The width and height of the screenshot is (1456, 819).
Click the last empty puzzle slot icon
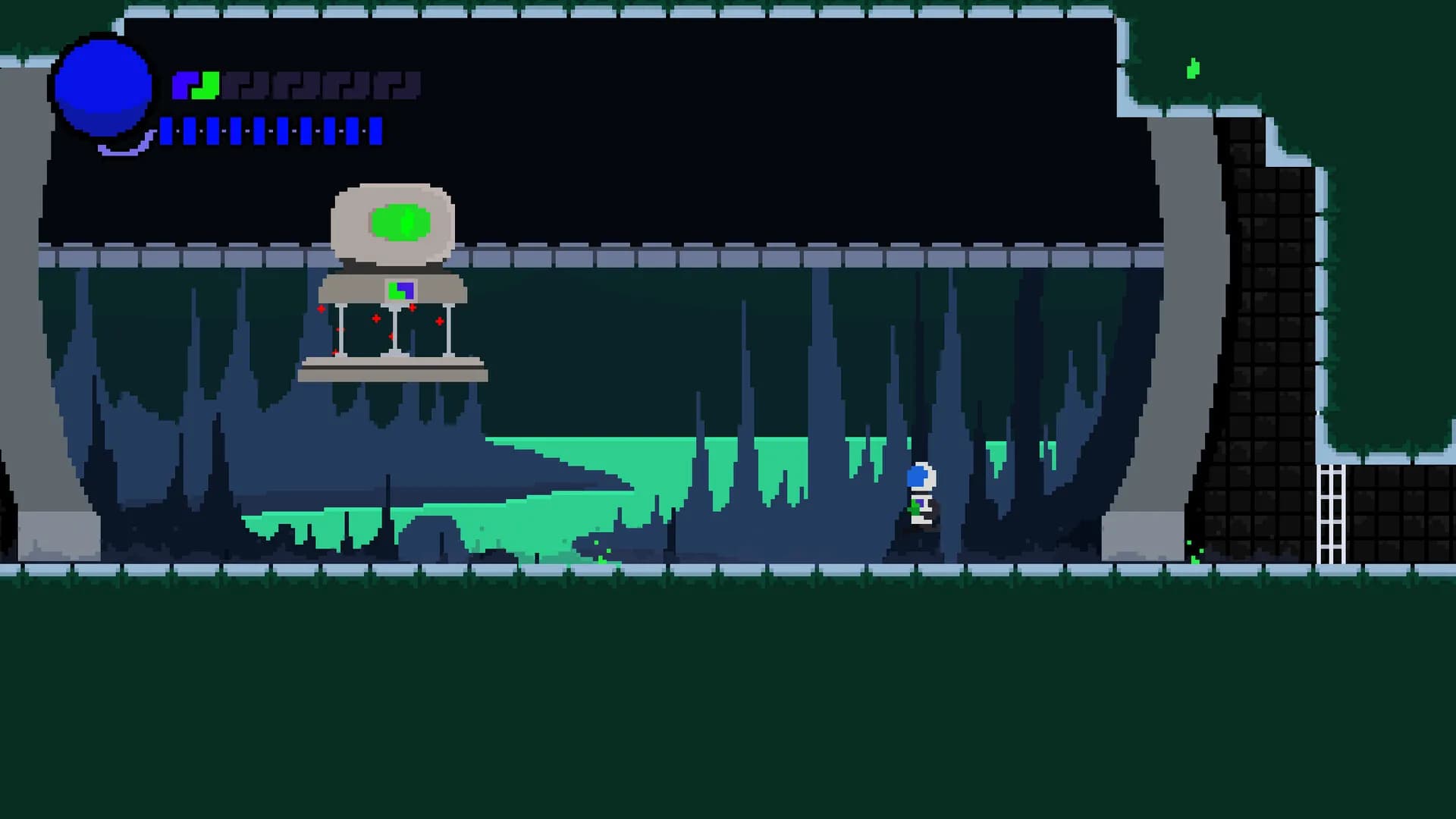point(396,85)
